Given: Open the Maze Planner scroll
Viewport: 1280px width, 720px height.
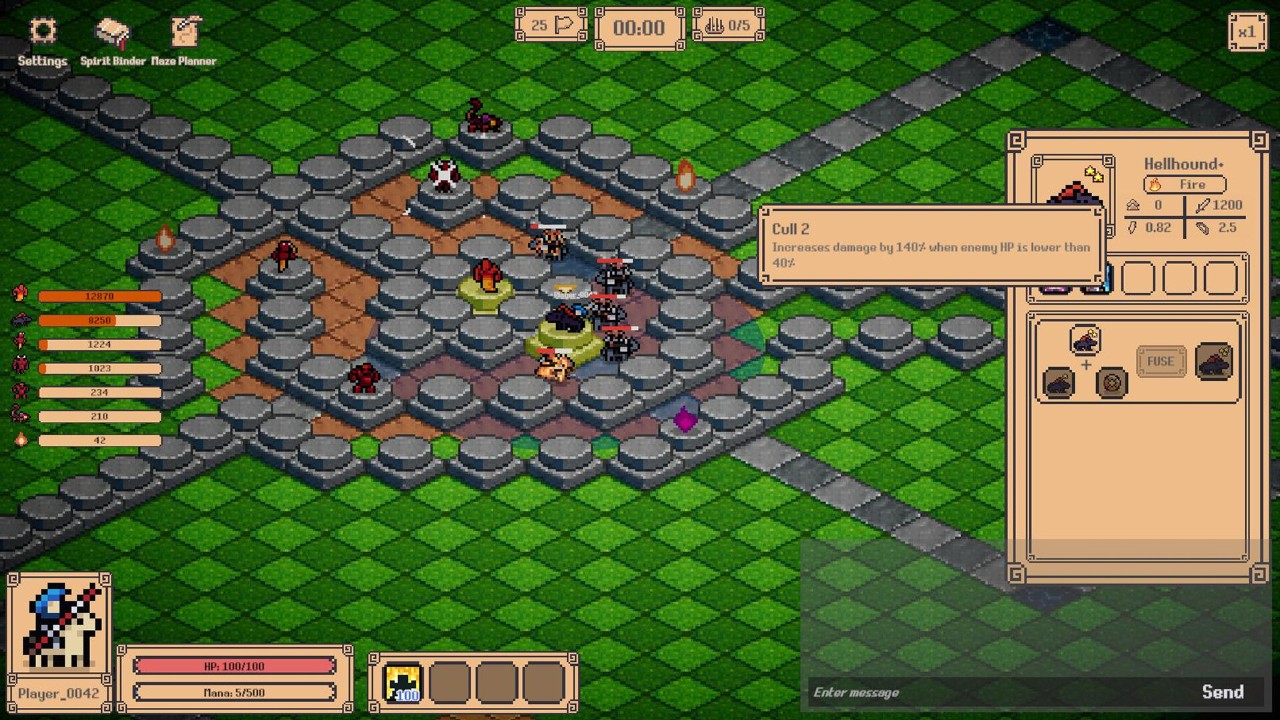Looking at the screenshot, I should pyautogui.click(x=184, y=41).
